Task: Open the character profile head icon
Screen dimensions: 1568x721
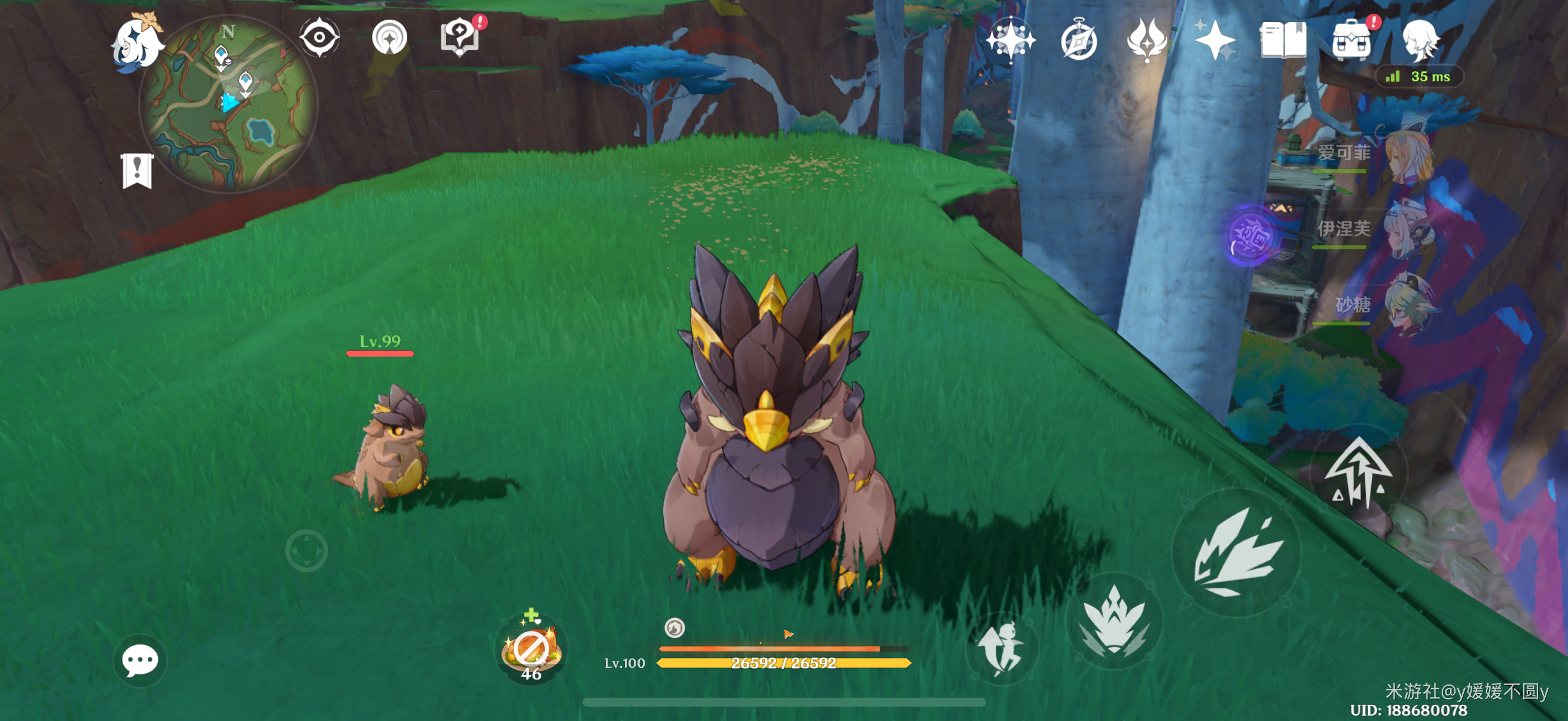Action: point(1420,40)
